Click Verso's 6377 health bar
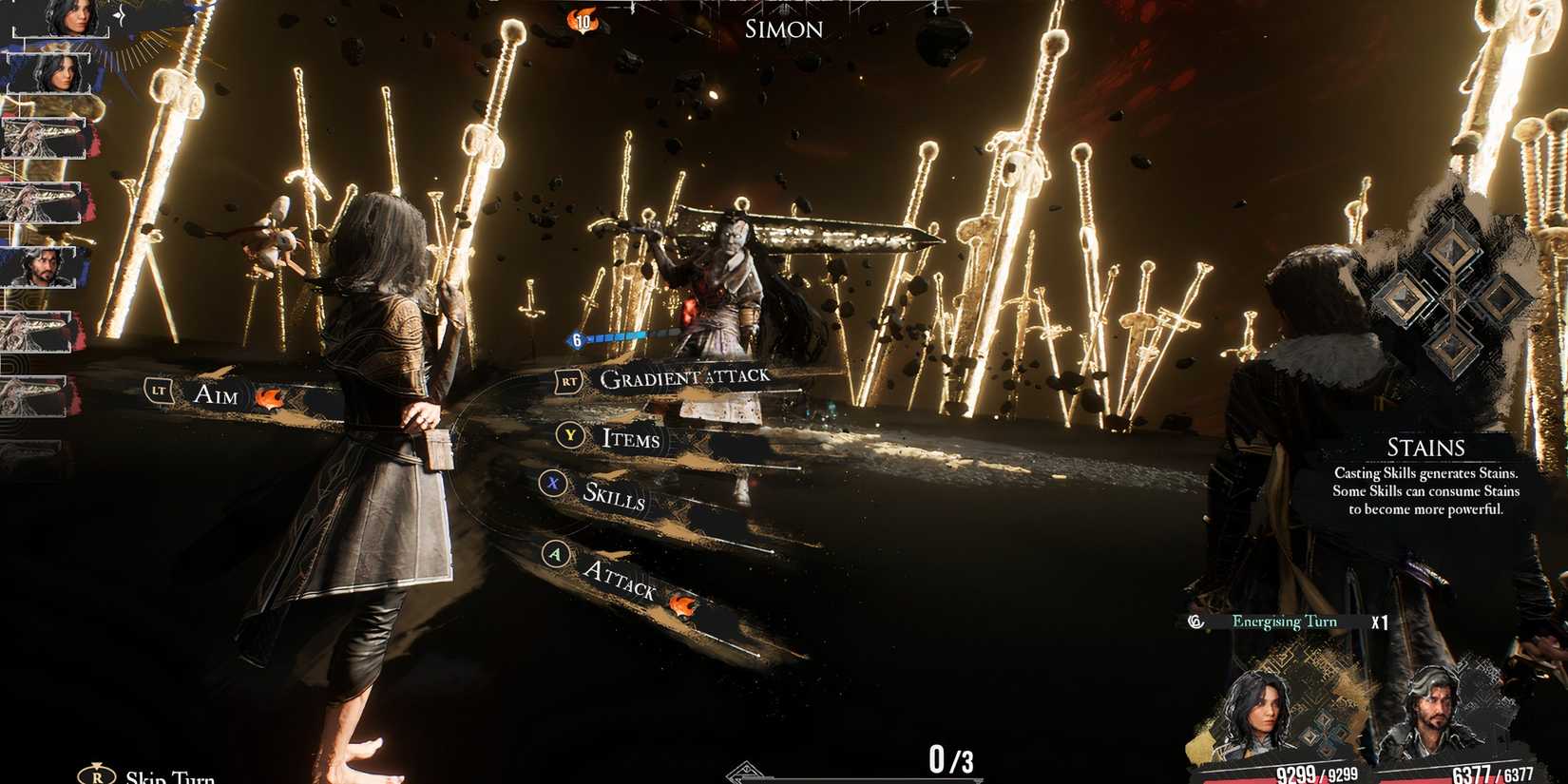1568x784 pixels. [x=1487, y=773]
